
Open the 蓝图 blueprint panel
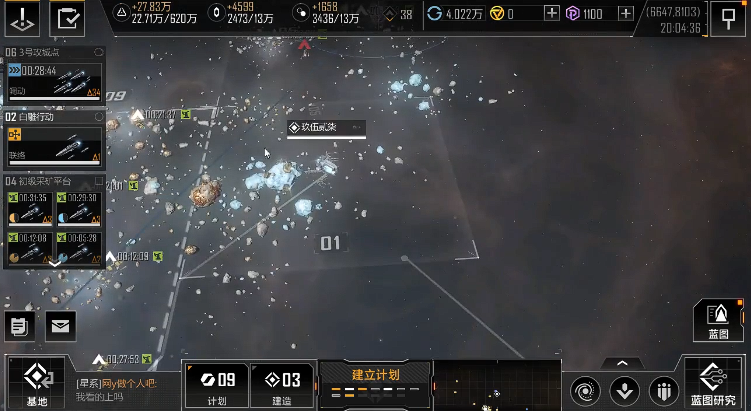coord(718,321)
